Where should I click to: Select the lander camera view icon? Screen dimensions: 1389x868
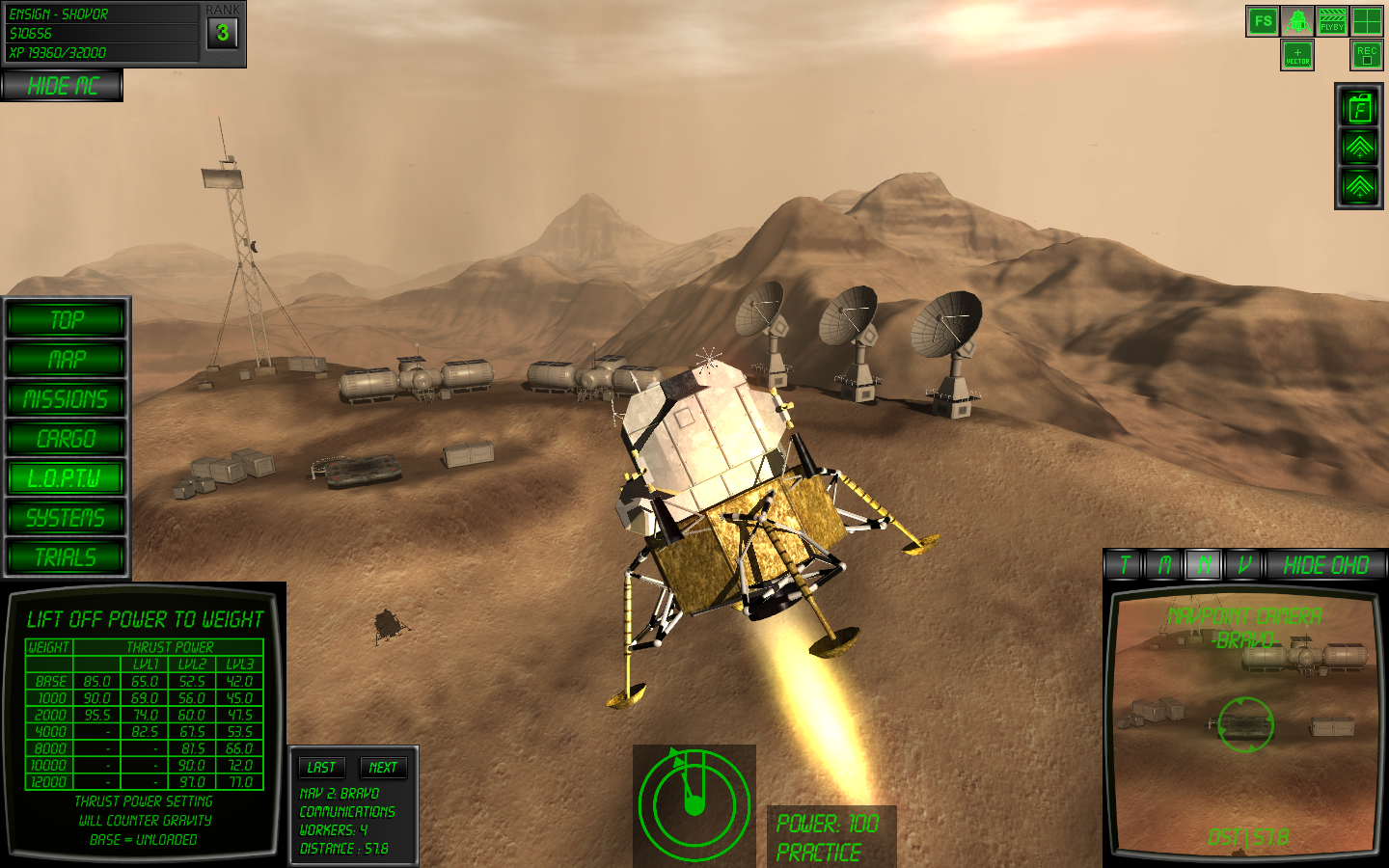[x=1297, y=21]
